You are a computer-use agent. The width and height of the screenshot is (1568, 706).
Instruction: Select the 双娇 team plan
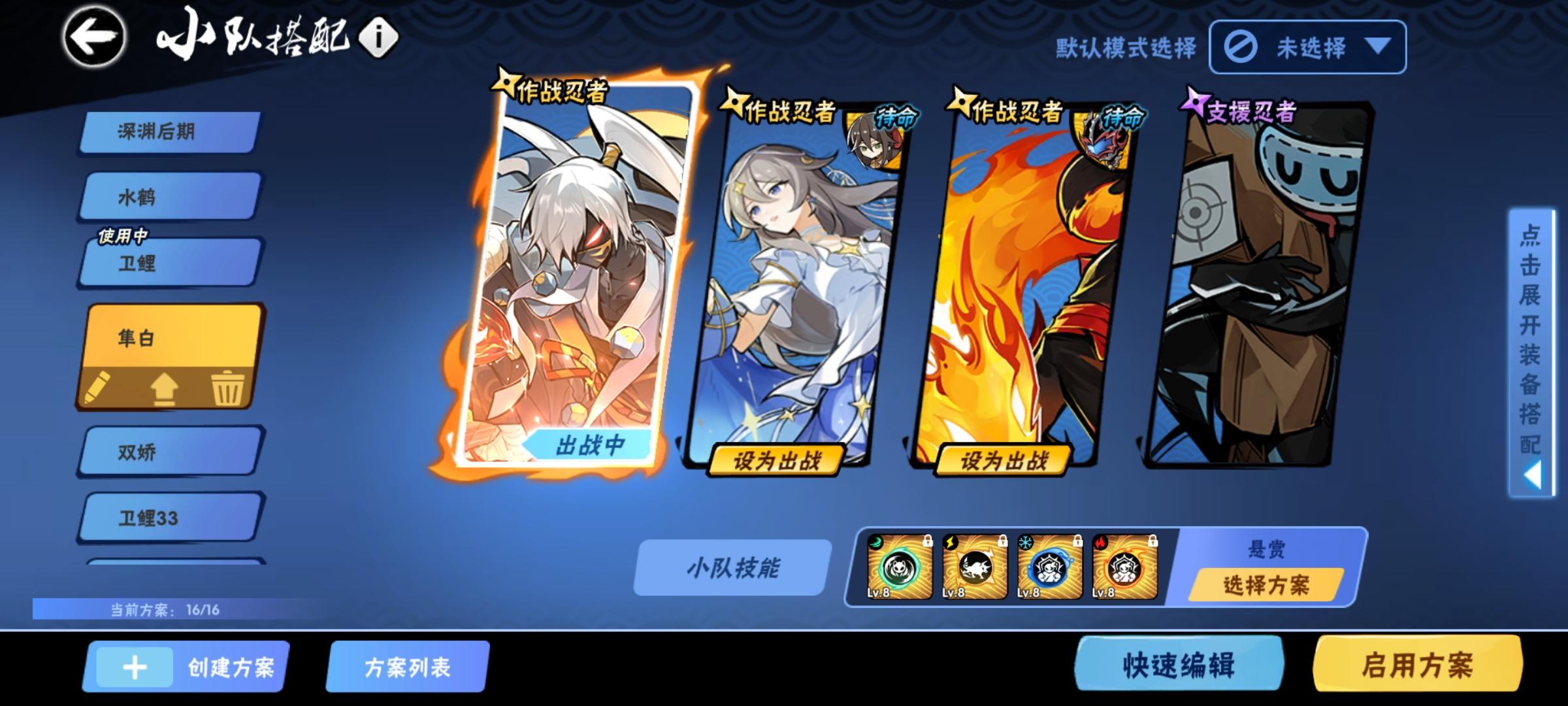[x=165, y=451]
